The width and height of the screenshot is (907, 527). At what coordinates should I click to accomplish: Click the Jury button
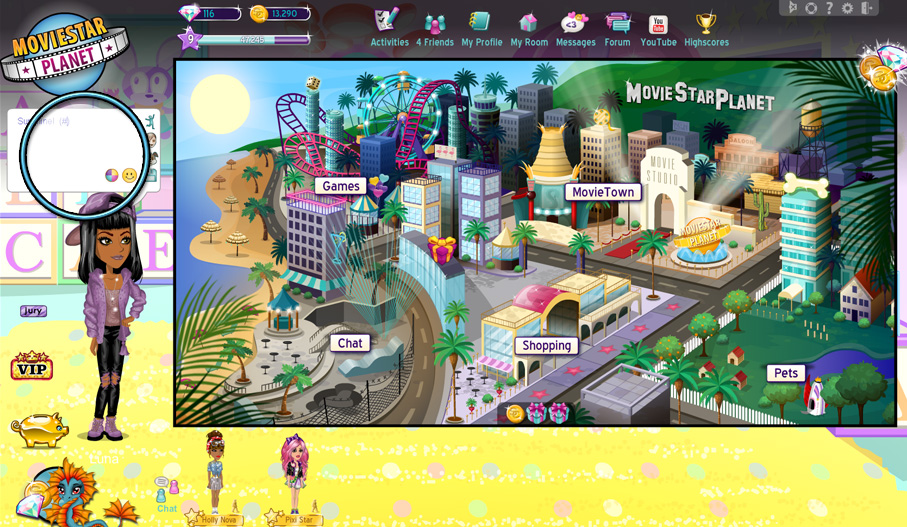(x=33, y=311)
